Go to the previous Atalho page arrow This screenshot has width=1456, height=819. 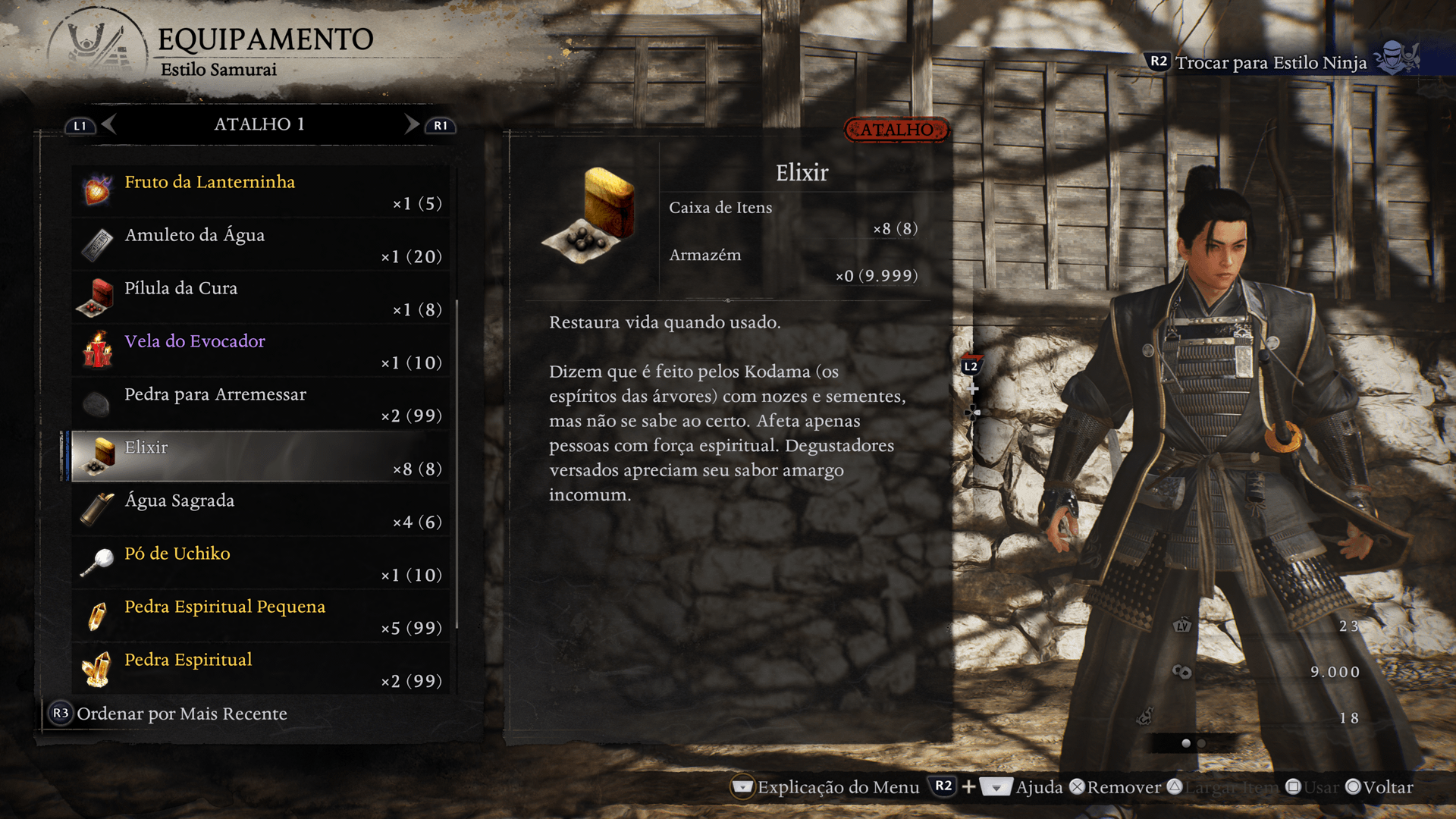click(108, 124)
